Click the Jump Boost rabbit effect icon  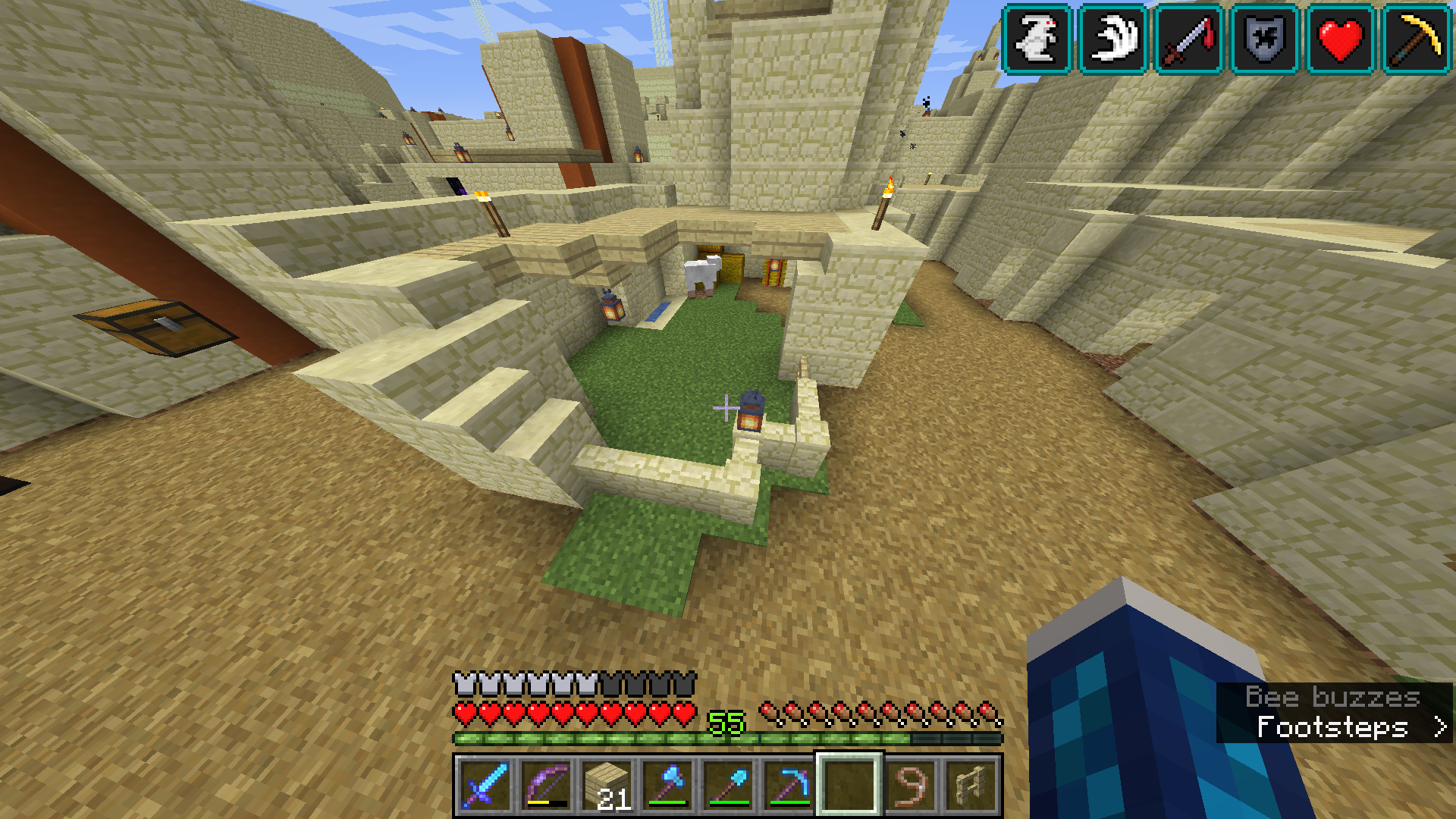point(1037,39)
